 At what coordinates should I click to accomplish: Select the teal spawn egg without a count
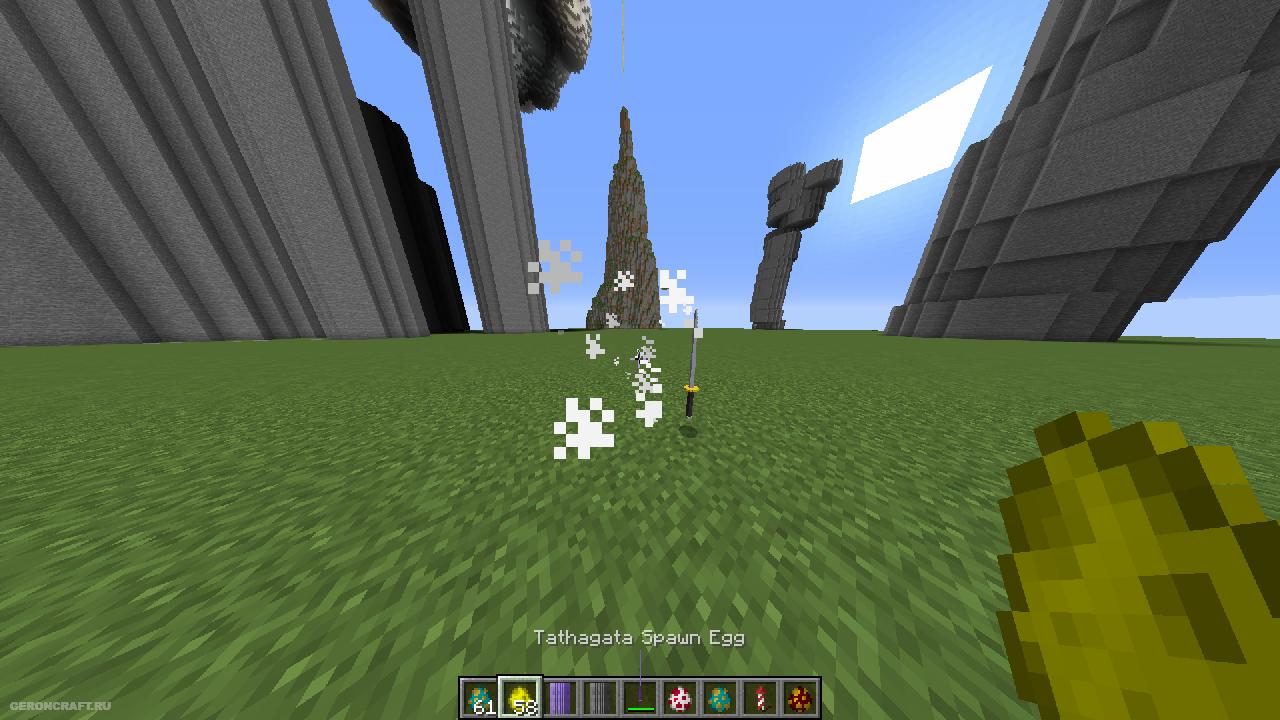pos(720,697)
